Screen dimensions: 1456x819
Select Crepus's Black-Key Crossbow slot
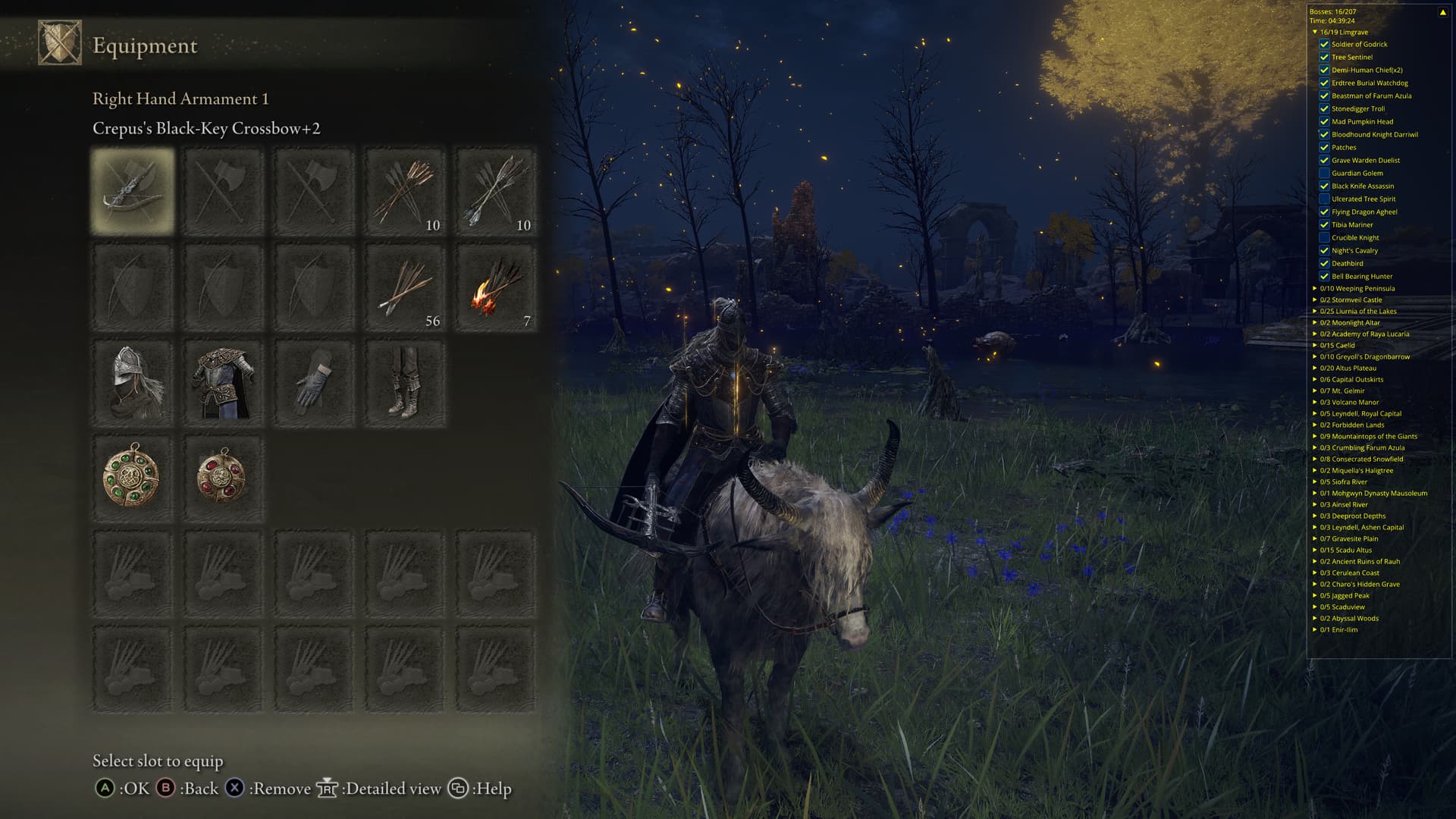[x=133, y=190]
